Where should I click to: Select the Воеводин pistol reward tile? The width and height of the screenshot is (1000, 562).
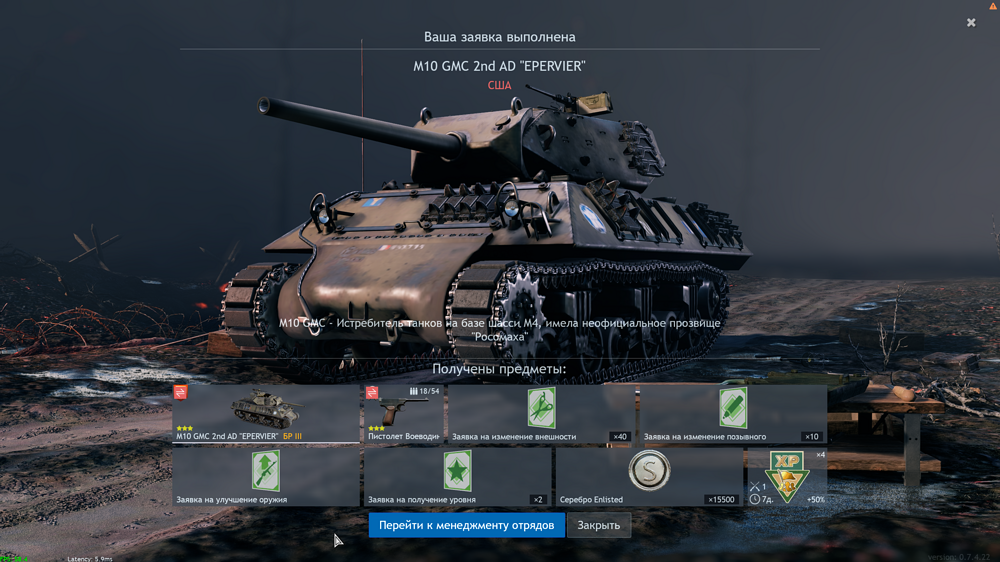[402, 413]
